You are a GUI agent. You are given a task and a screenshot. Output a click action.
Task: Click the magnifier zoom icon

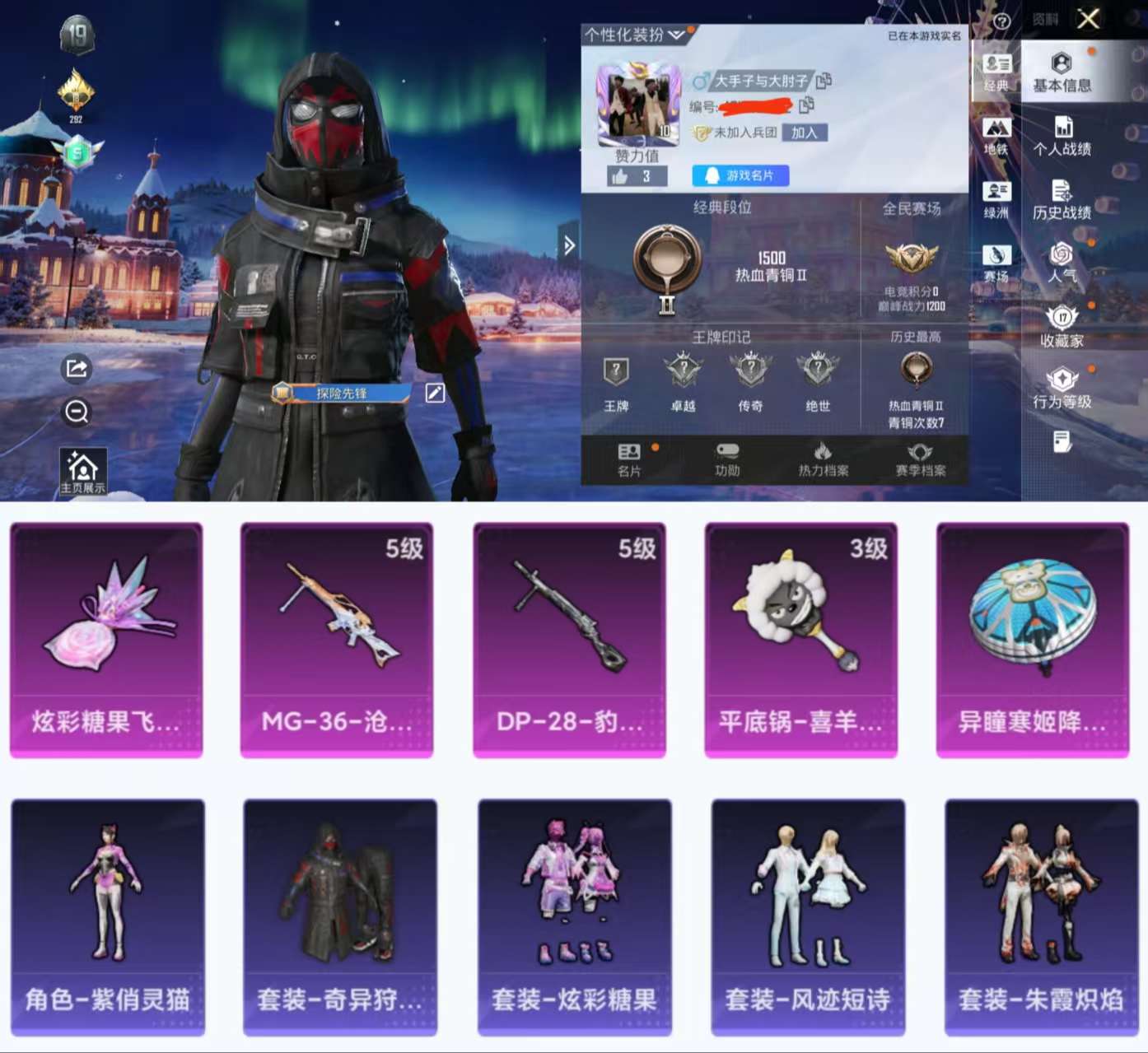point(77,412)
